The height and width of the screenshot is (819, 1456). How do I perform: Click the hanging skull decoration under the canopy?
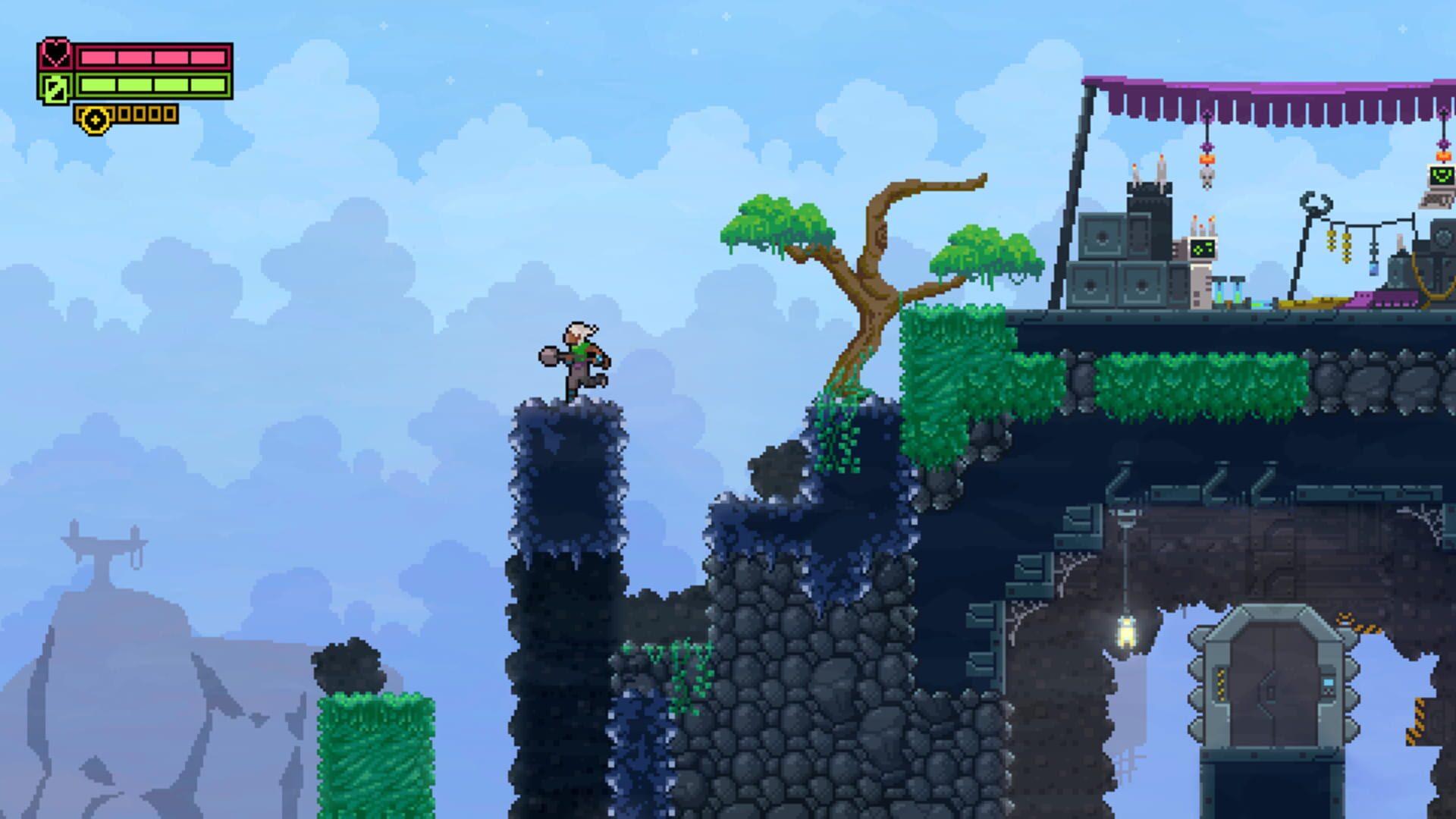[1207, 179]
